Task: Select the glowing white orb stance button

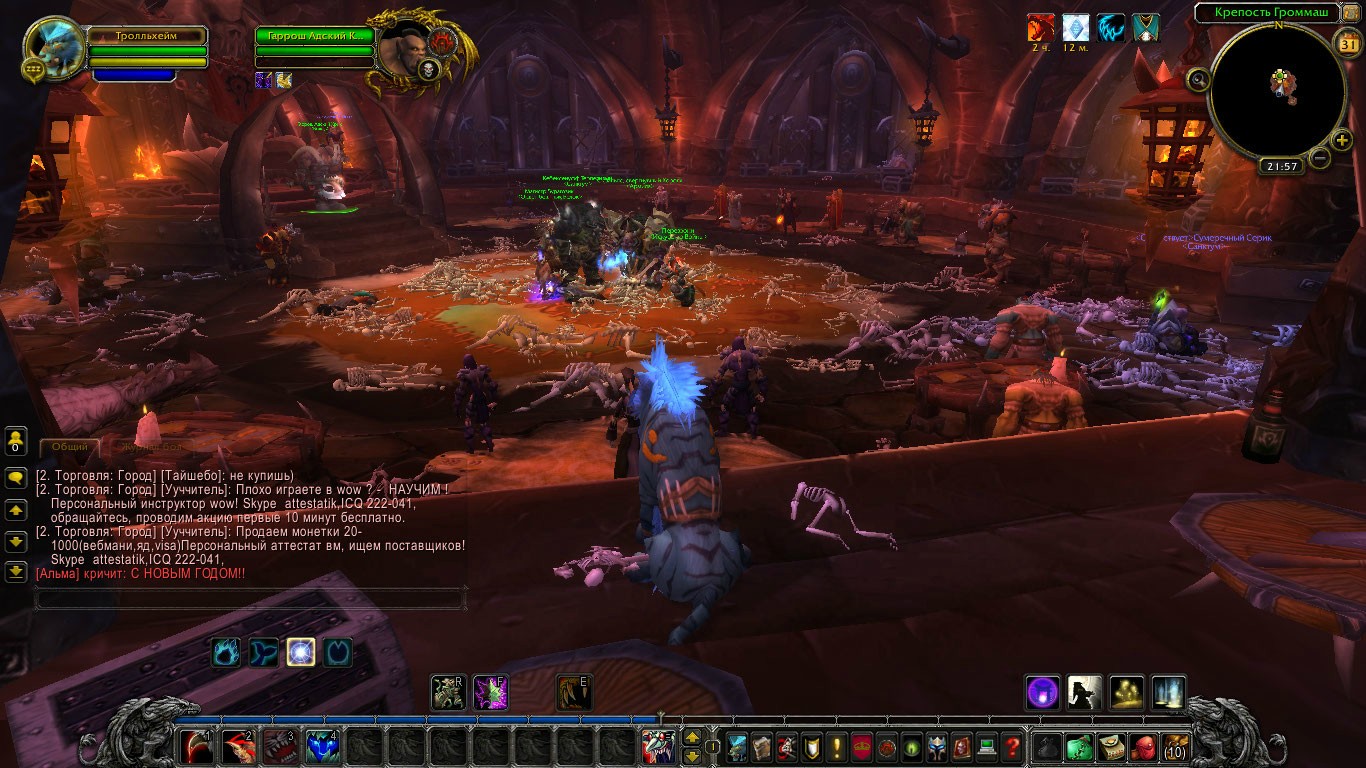Action: (301, 652)
